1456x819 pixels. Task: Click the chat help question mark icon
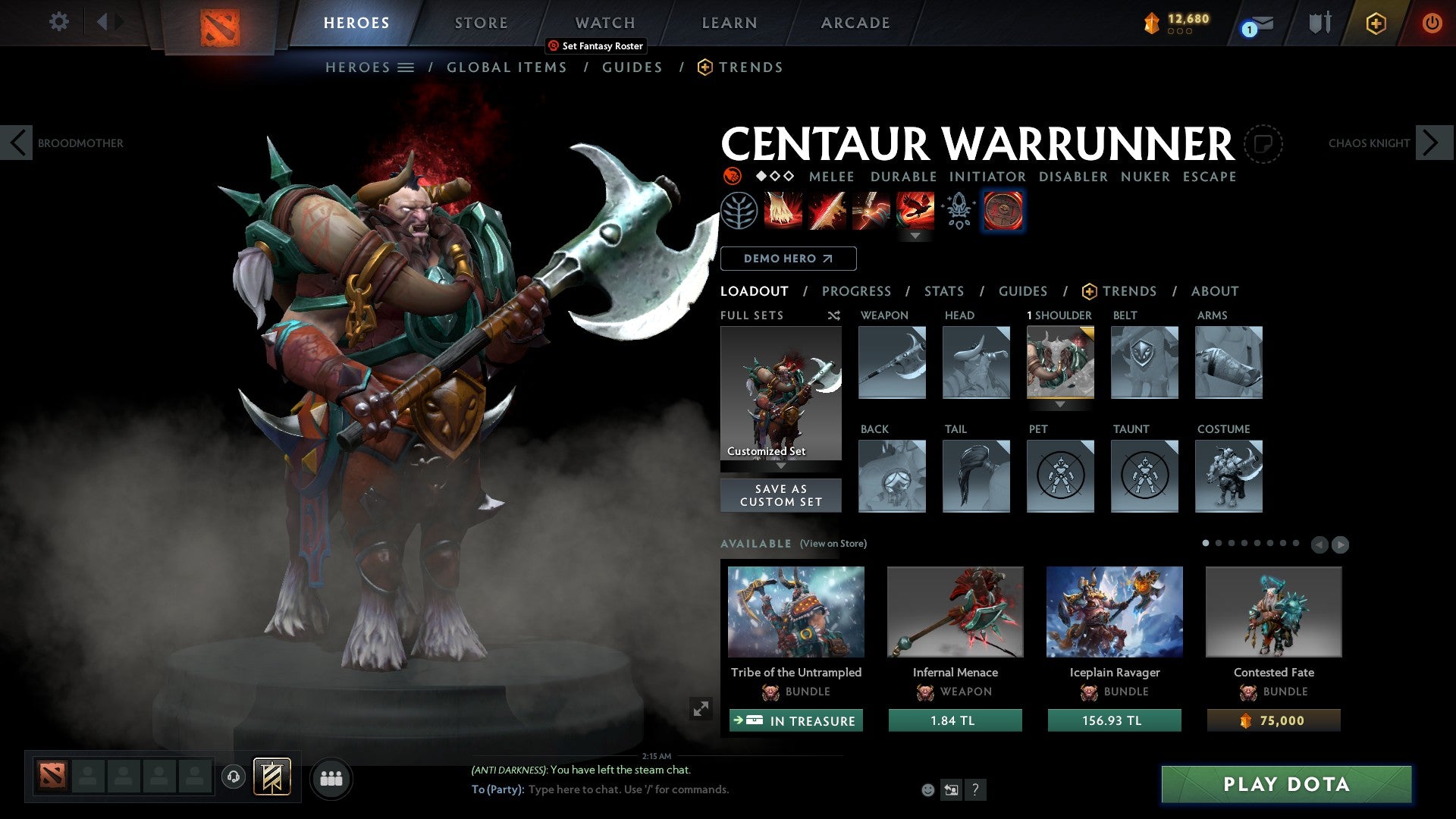click(975, 790)
